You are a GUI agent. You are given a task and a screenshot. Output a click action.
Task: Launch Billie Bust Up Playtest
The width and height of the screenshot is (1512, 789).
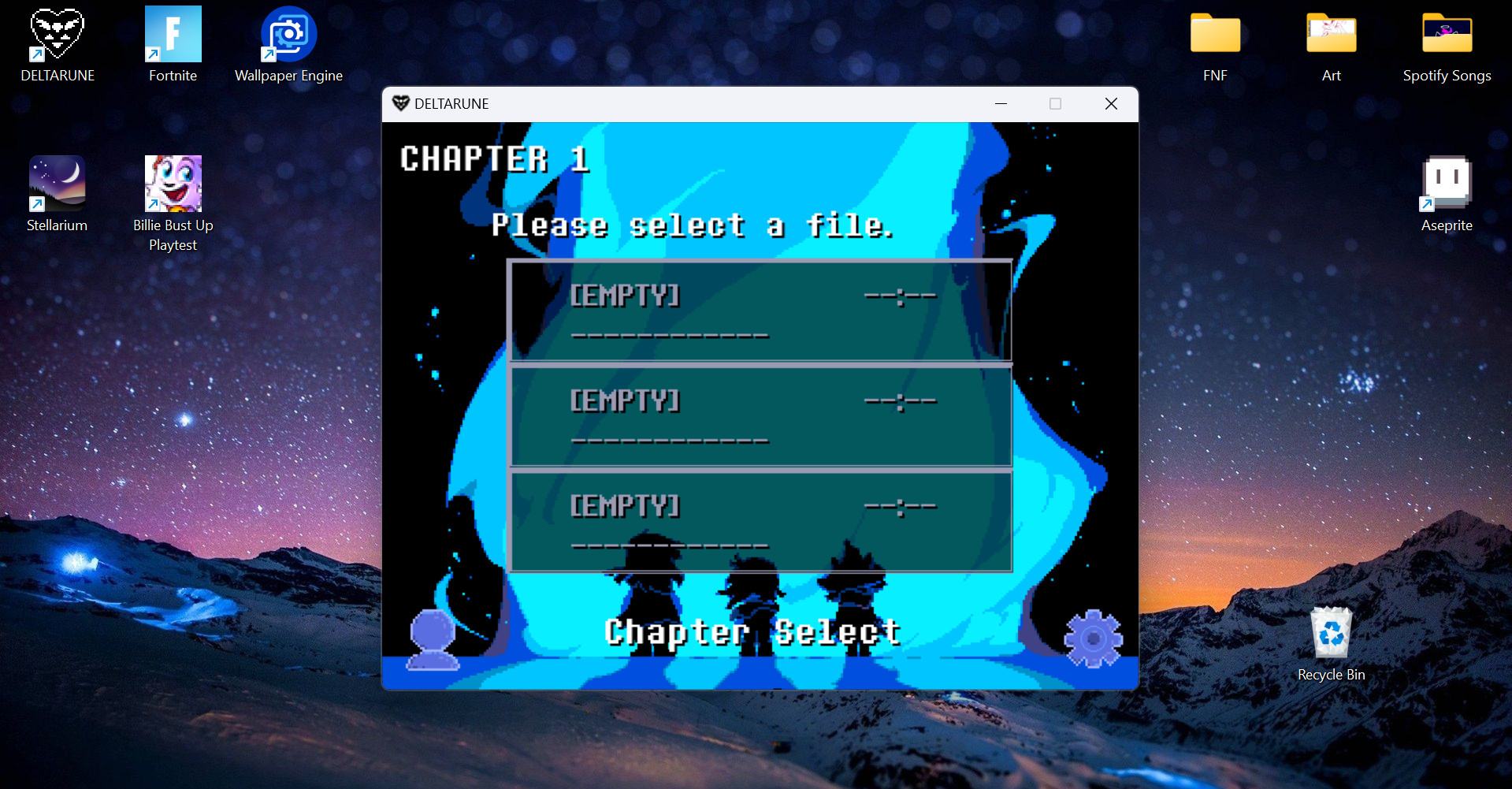point(173,182)
